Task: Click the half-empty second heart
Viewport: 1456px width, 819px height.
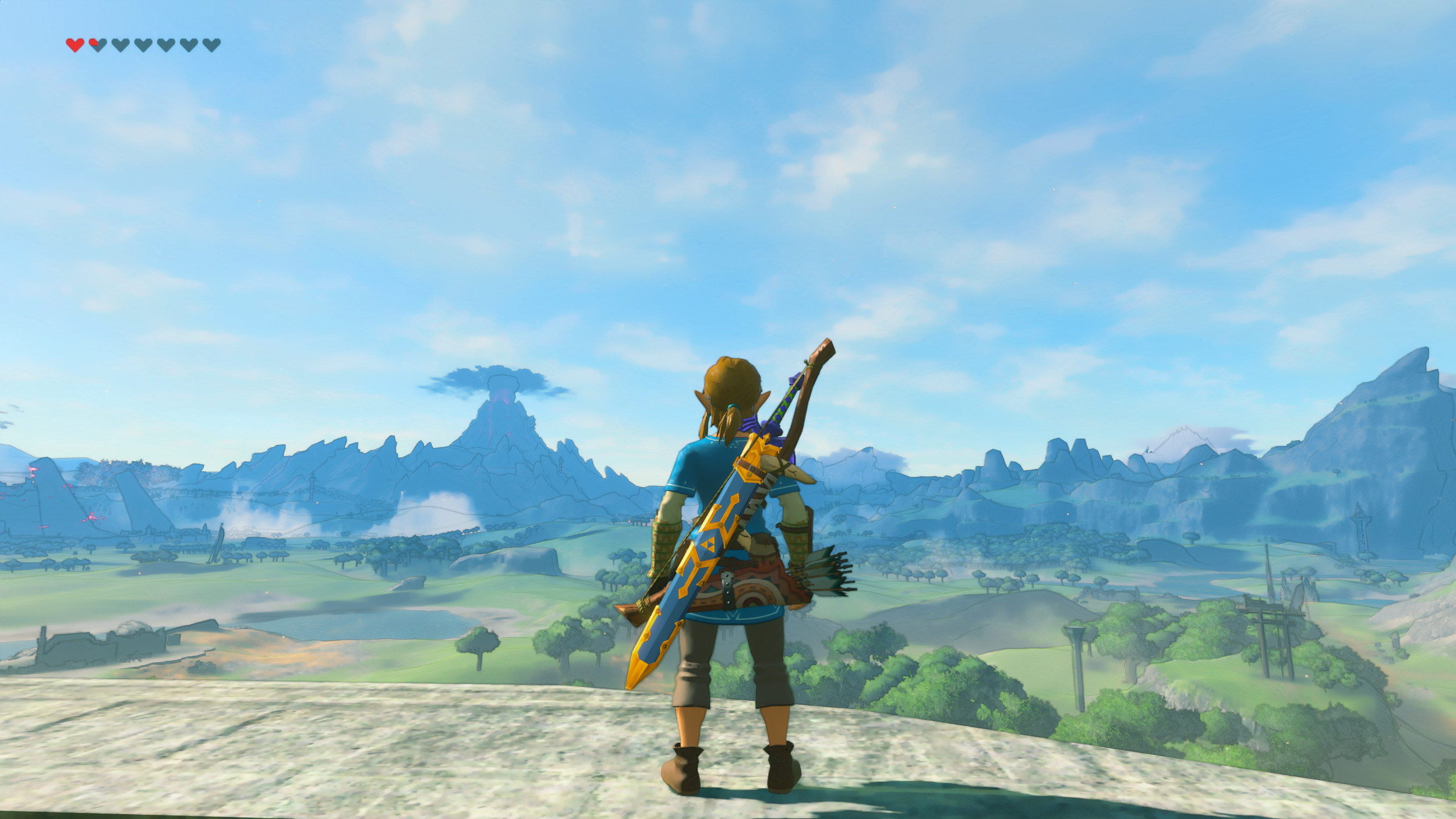Action: coord(97,44)
